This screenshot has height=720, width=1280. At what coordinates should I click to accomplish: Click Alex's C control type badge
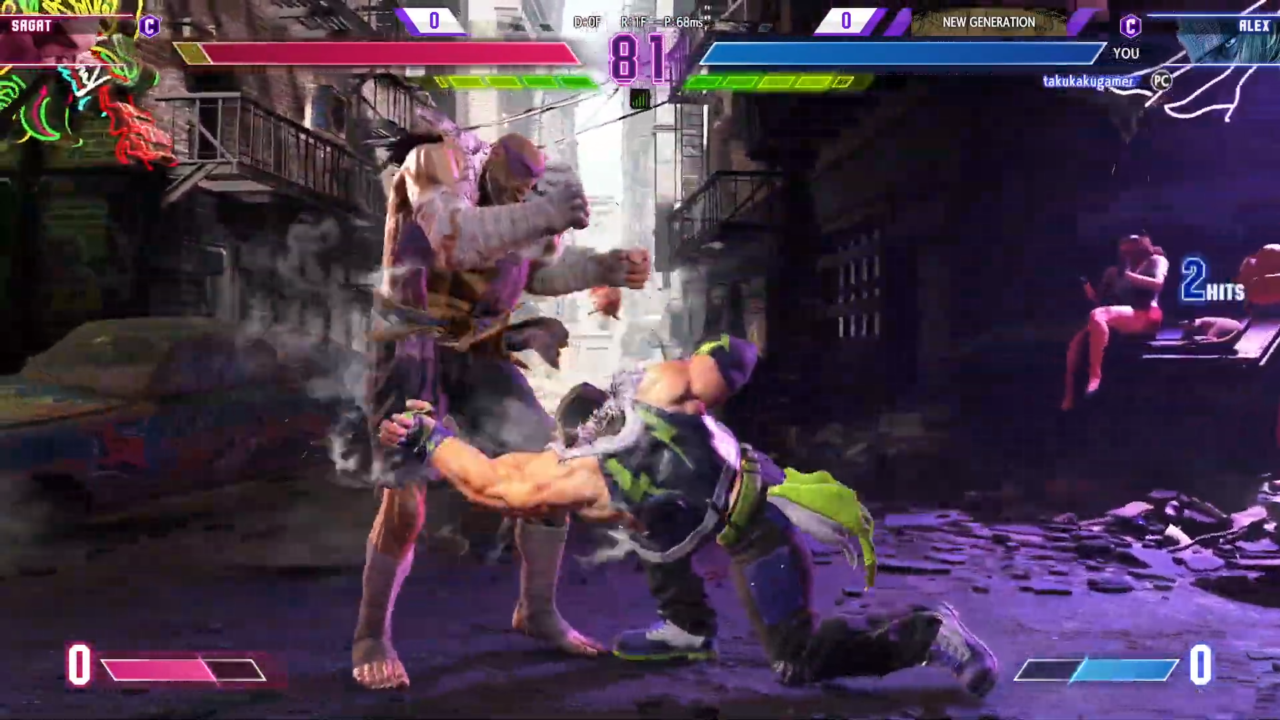coord(1130,26)
